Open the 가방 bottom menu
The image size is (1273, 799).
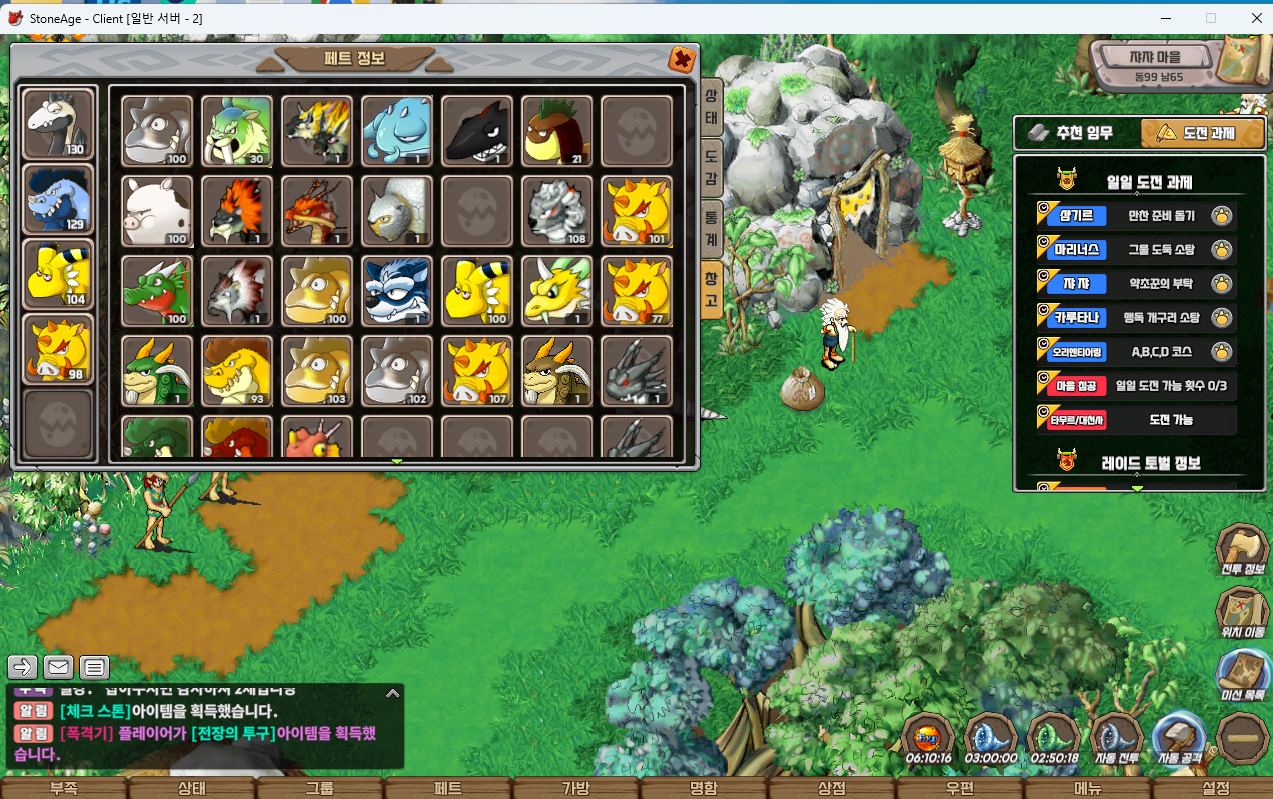pyautogui.click(x=575, y=788)
